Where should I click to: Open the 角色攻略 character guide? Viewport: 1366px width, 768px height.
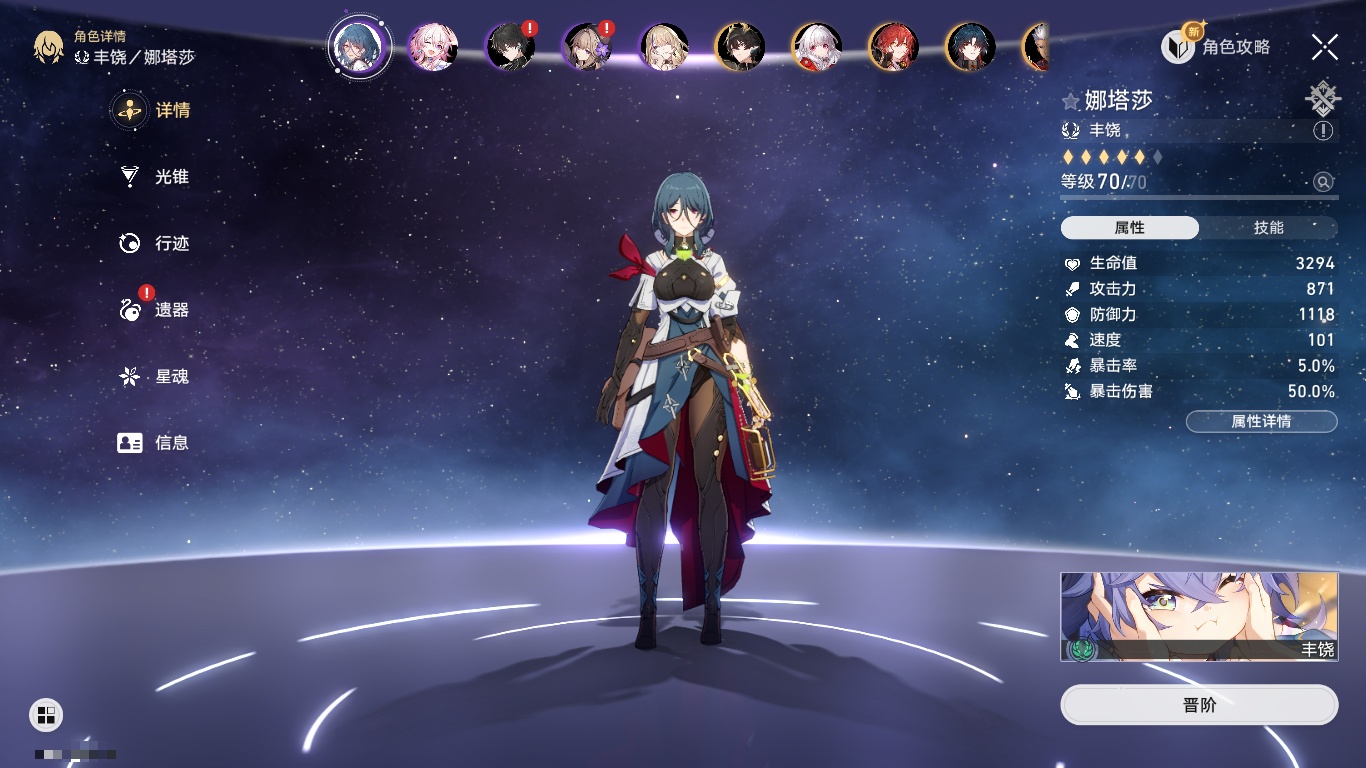tap(1216, 47)
